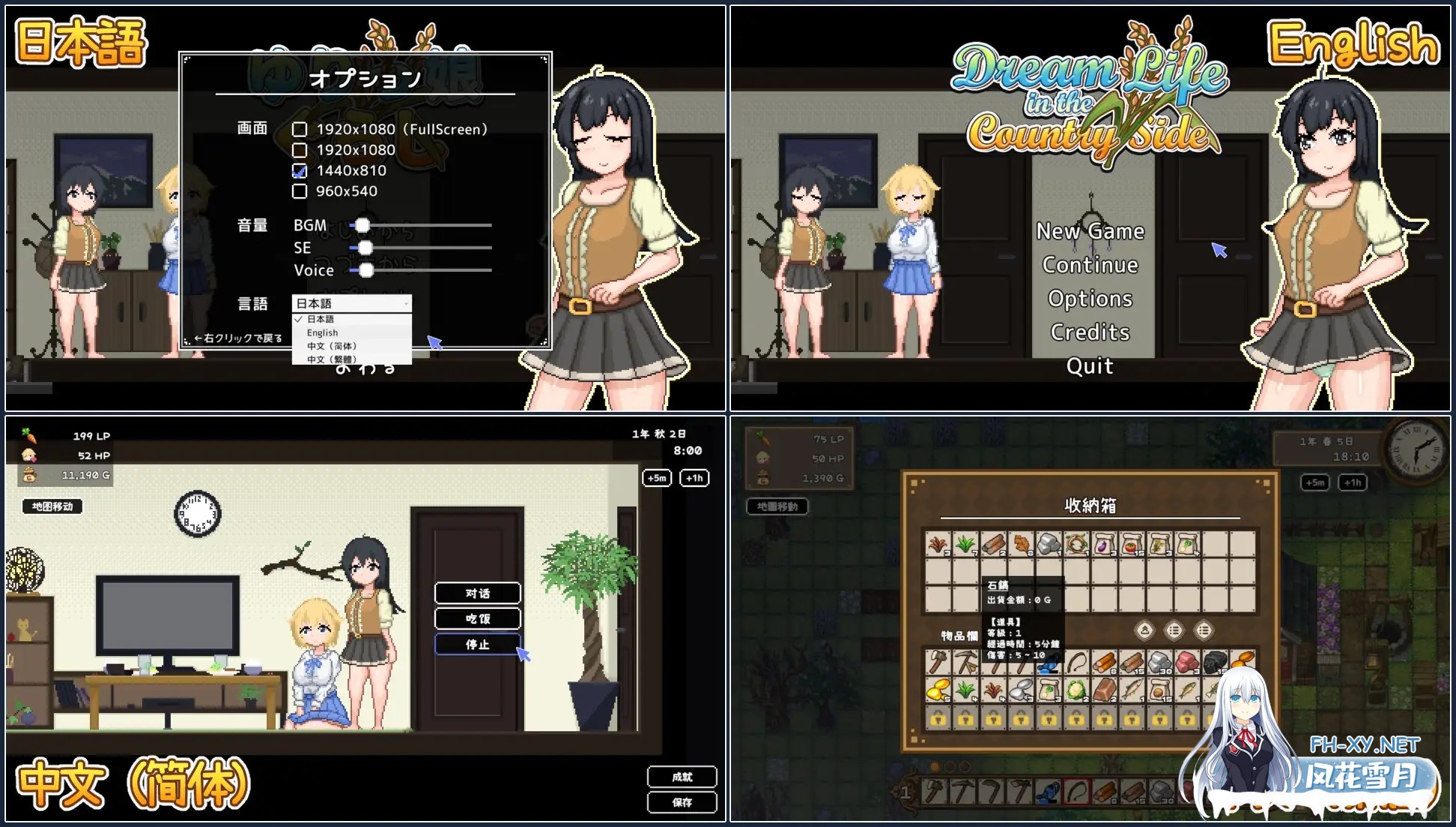Enable the 1920x1080 FullScreen resolution checkbox
1456x827 pixels.
click(x=300, y=128)
